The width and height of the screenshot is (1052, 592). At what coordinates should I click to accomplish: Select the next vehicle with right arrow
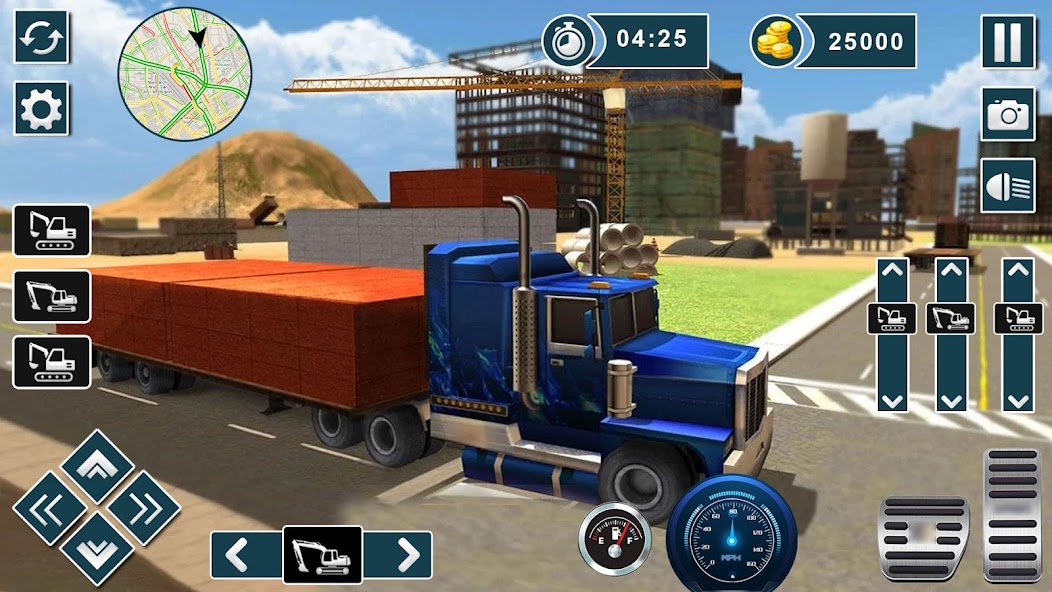(x=398, y=556)
